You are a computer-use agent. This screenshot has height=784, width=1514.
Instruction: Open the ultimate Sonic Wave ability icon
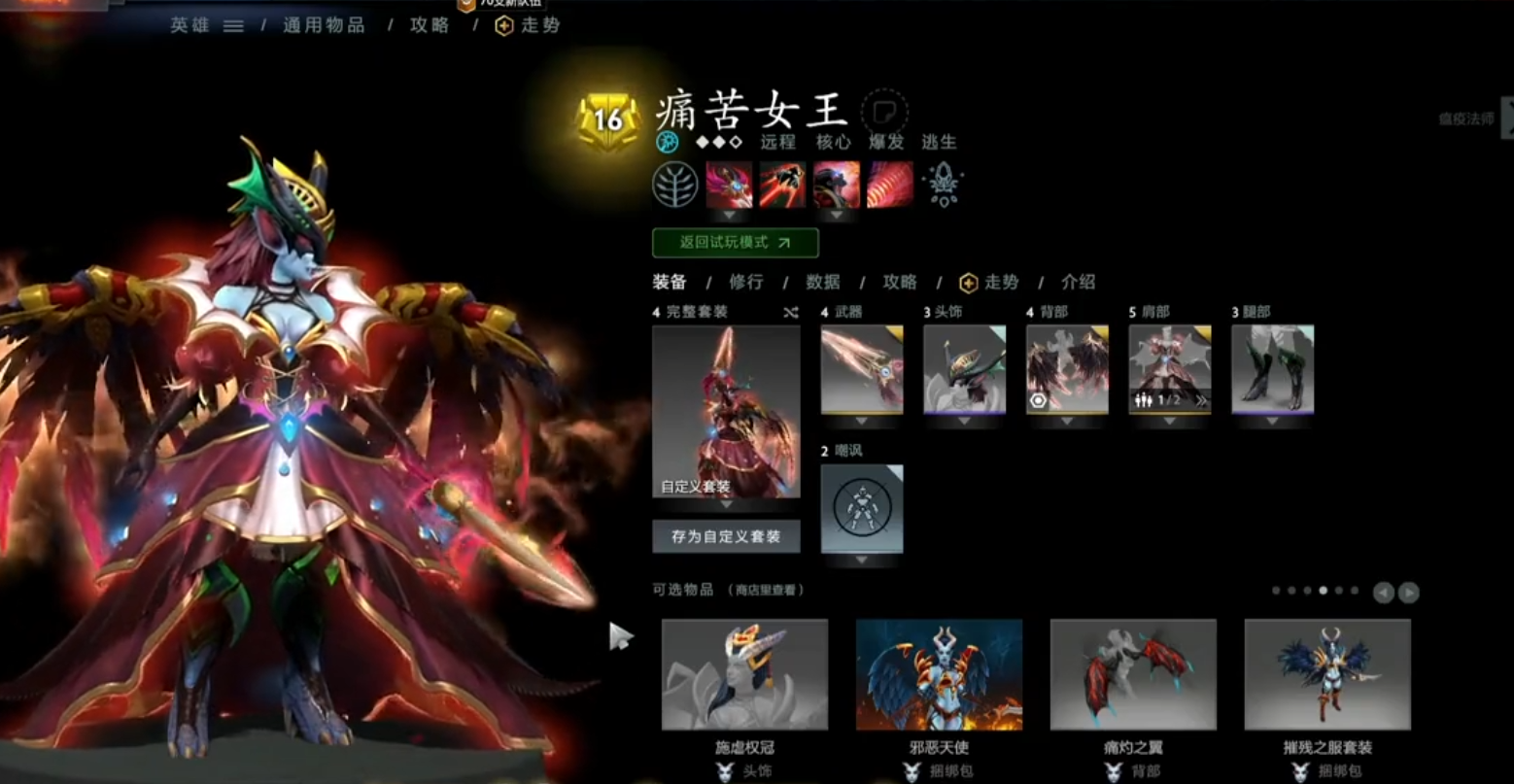click(x=889, y=185)
